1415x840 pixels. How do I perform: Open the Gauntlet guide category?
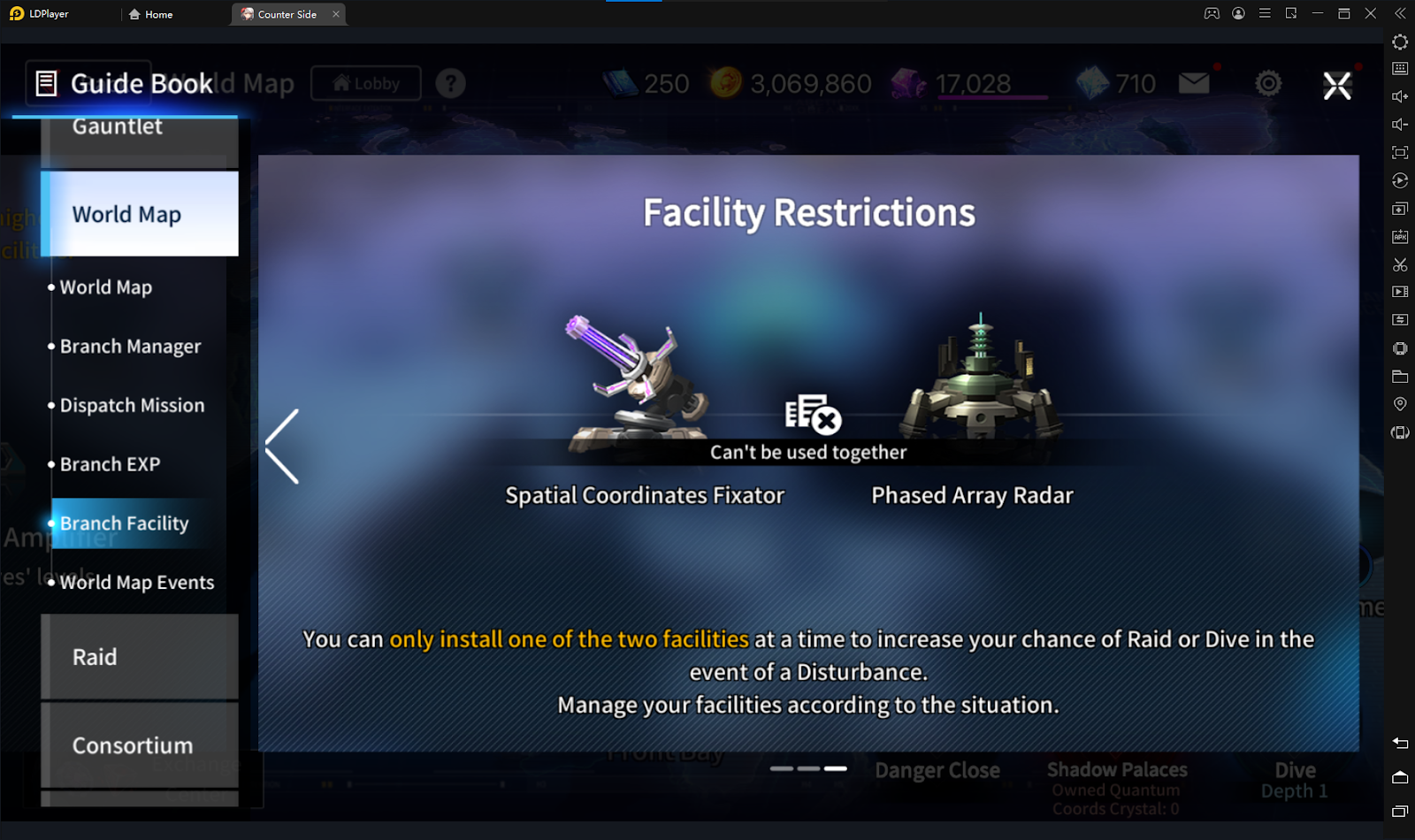click(x=140, y=133)
